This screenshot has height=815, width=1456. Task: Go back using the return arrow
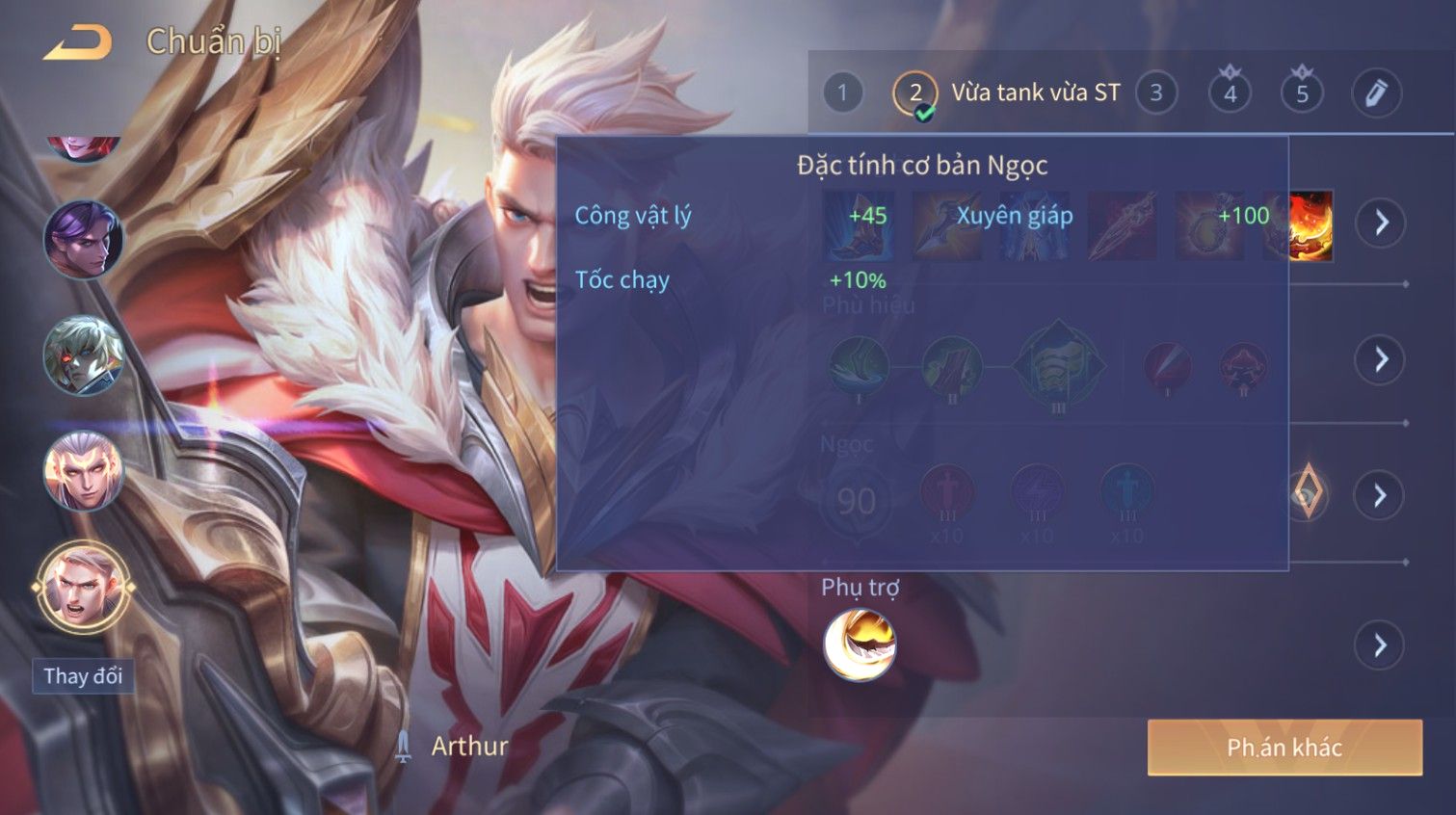click(77, 42)
